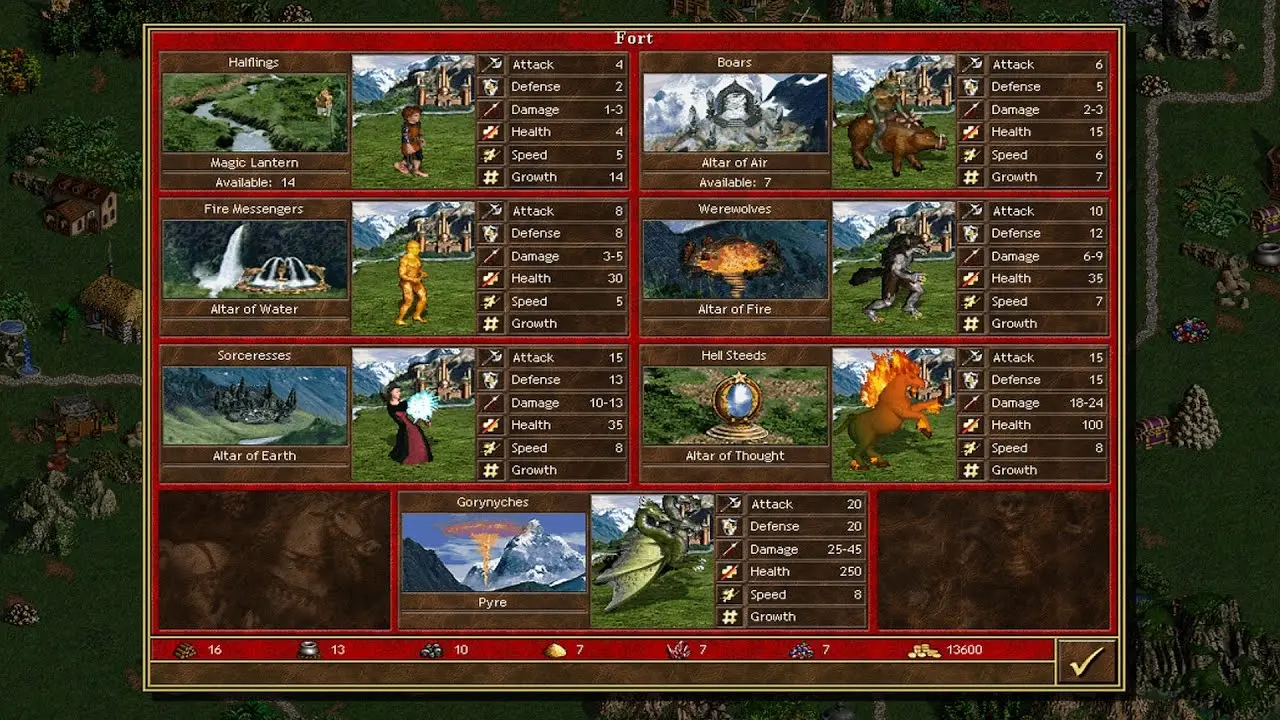Viewport: 1280px width, 720px height.
Task: Open the Altar of Thought dwelling picture
Action: coord(735,405)
